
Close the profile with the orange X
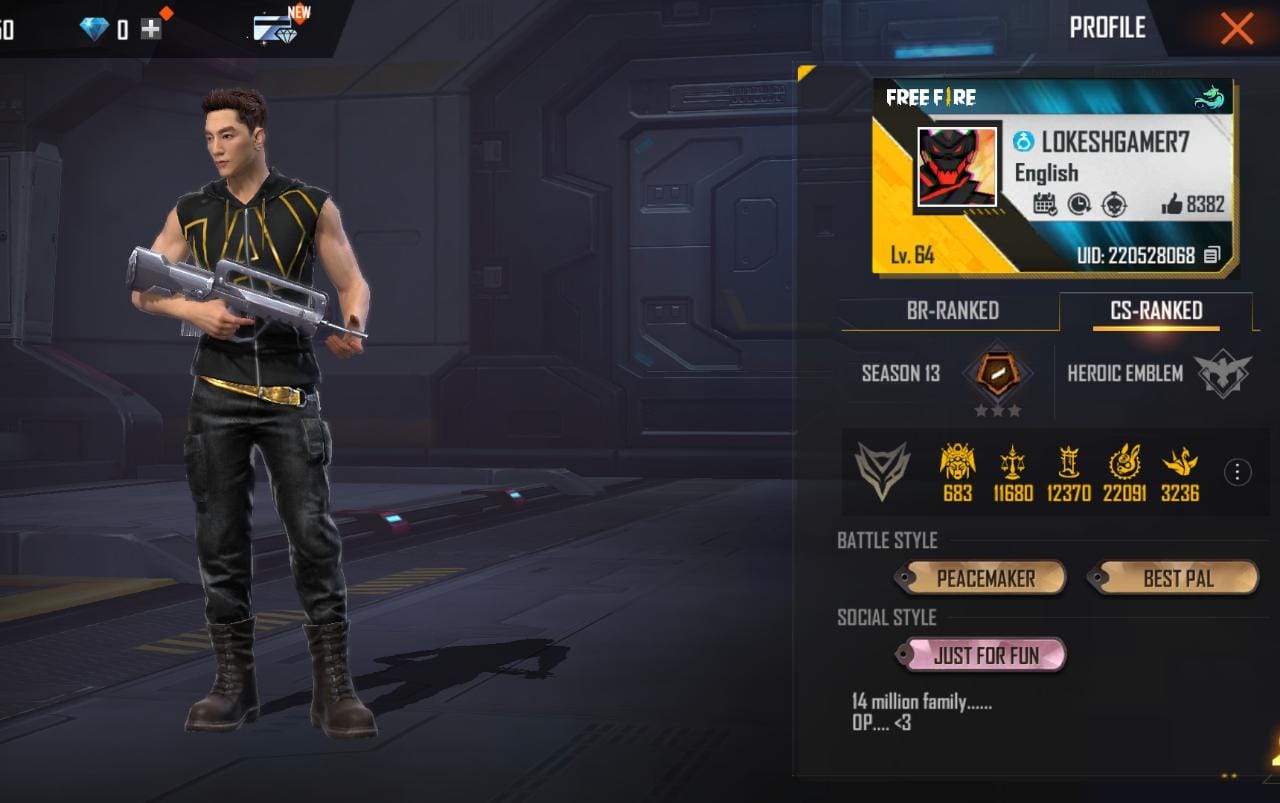click(x=1237, y=29)
